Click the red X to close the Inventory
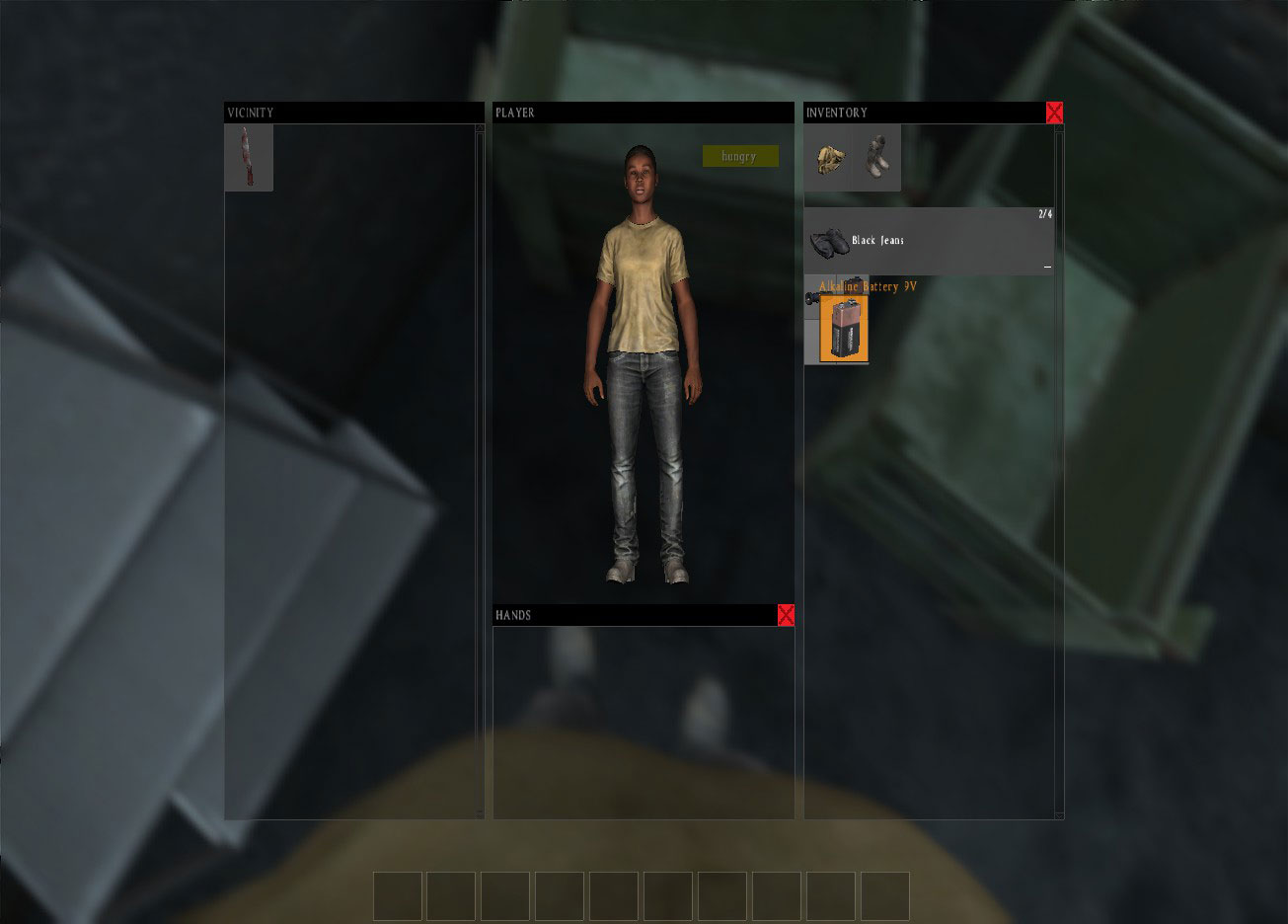The width and height of the screenshot is (1288, 924). pos(1054,113)
